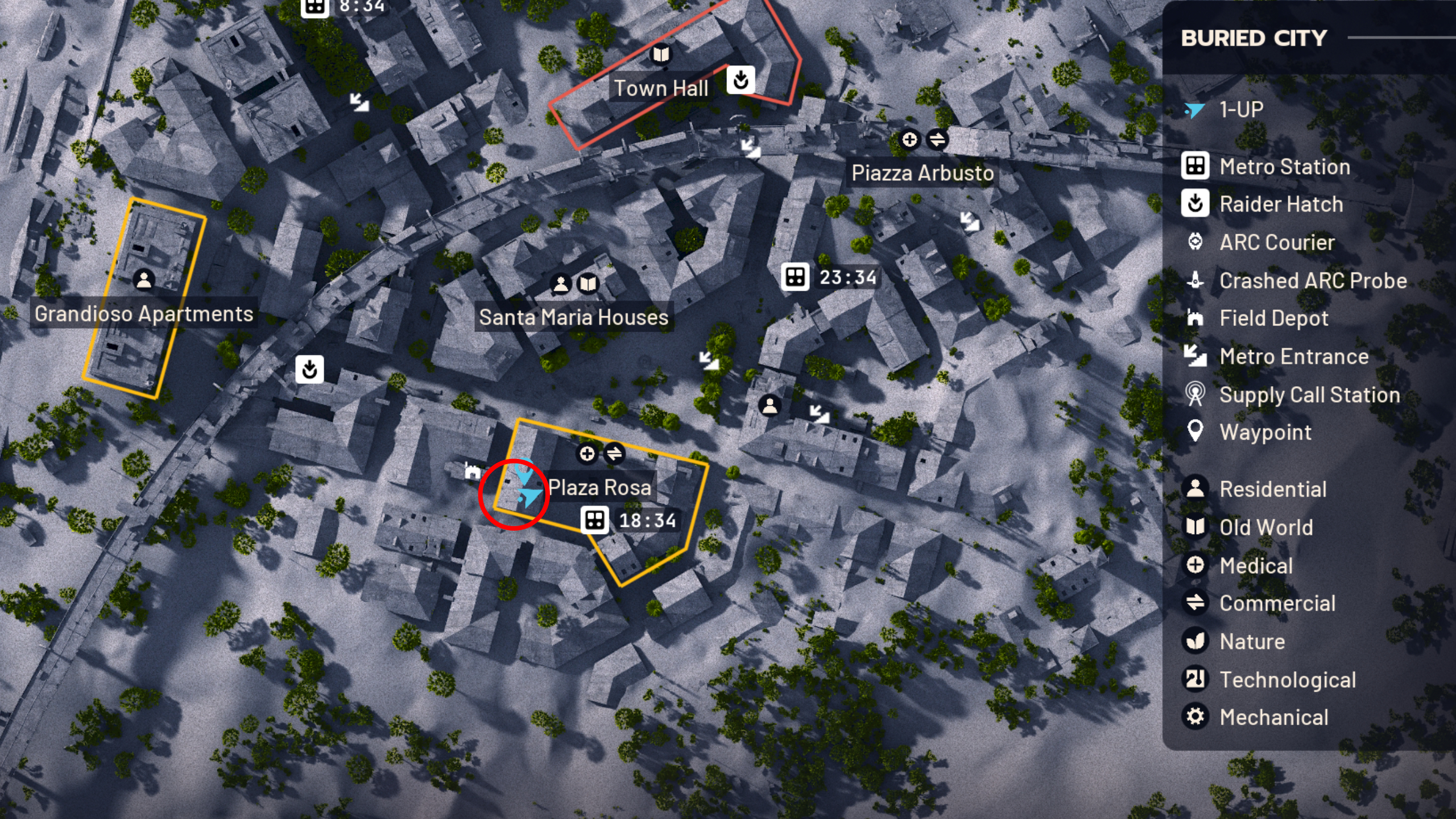This screenshot has height=819, width=1456.
Task: Click the Old World book icon above Town Hall
Action: (660, 55)
